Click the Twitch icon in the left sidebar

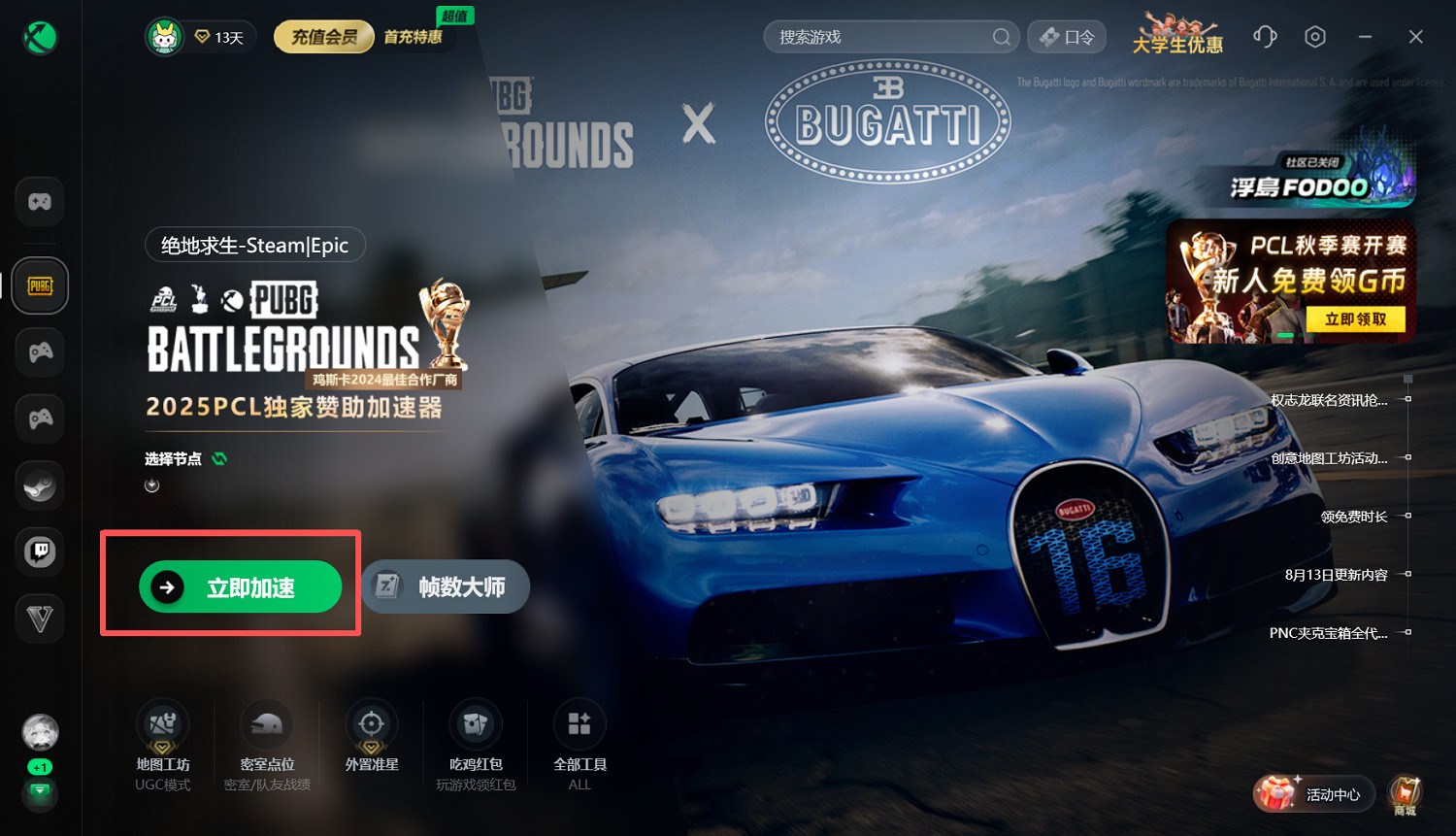(39, 552)
